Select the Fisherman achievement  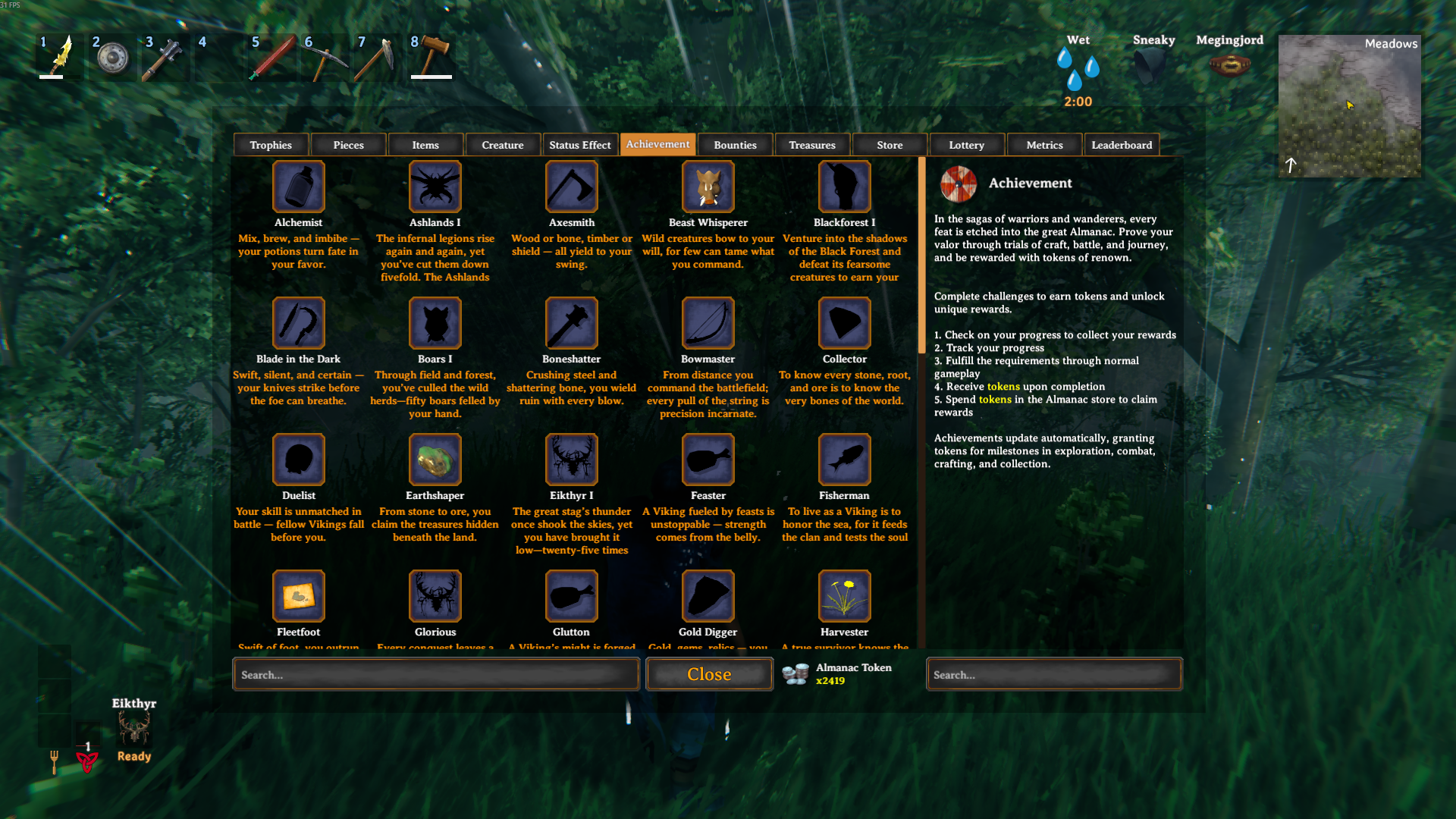point(844,459)
